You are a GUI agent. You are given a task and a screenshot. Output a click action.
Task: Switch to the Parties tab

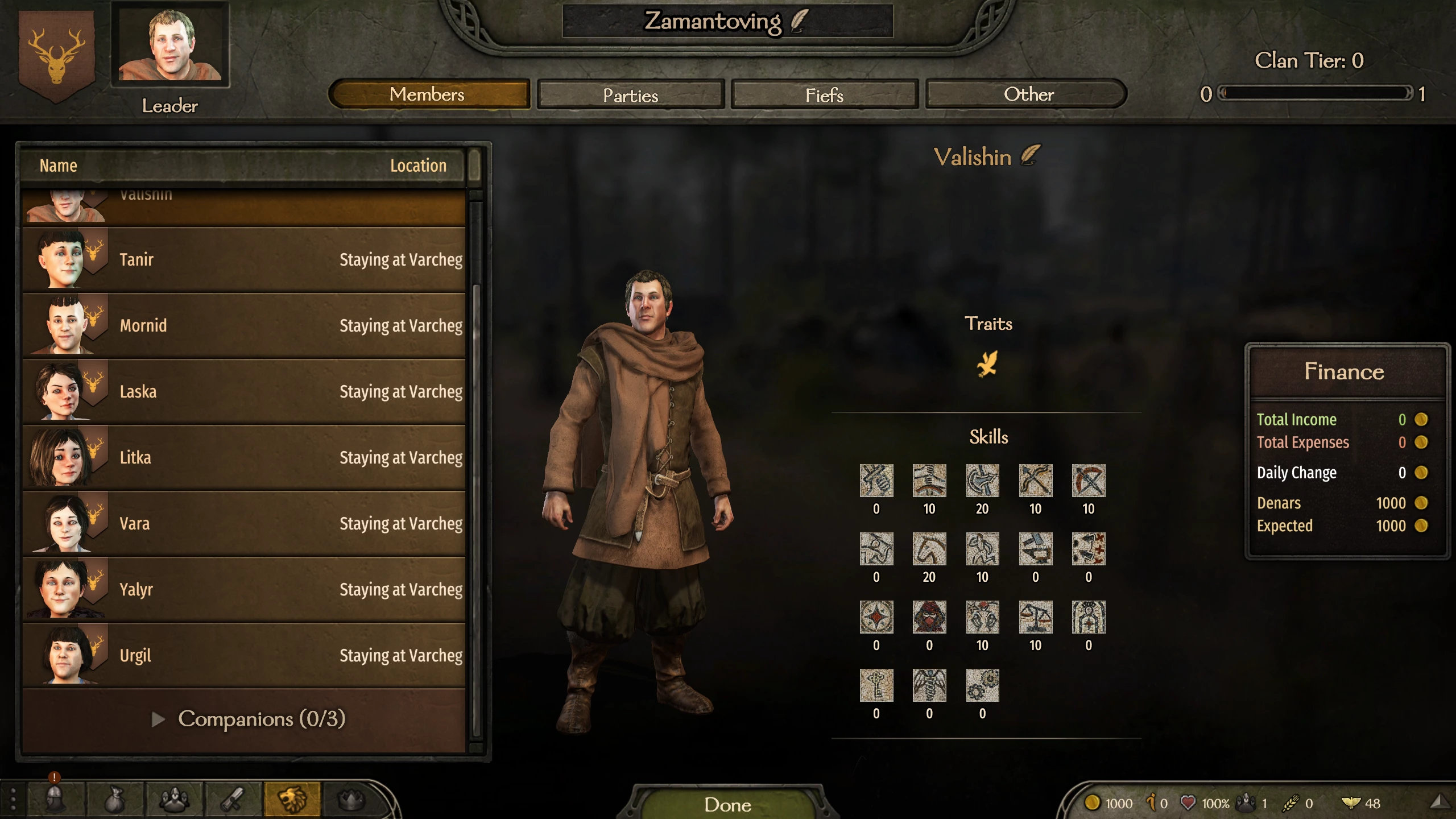[630, 94]
